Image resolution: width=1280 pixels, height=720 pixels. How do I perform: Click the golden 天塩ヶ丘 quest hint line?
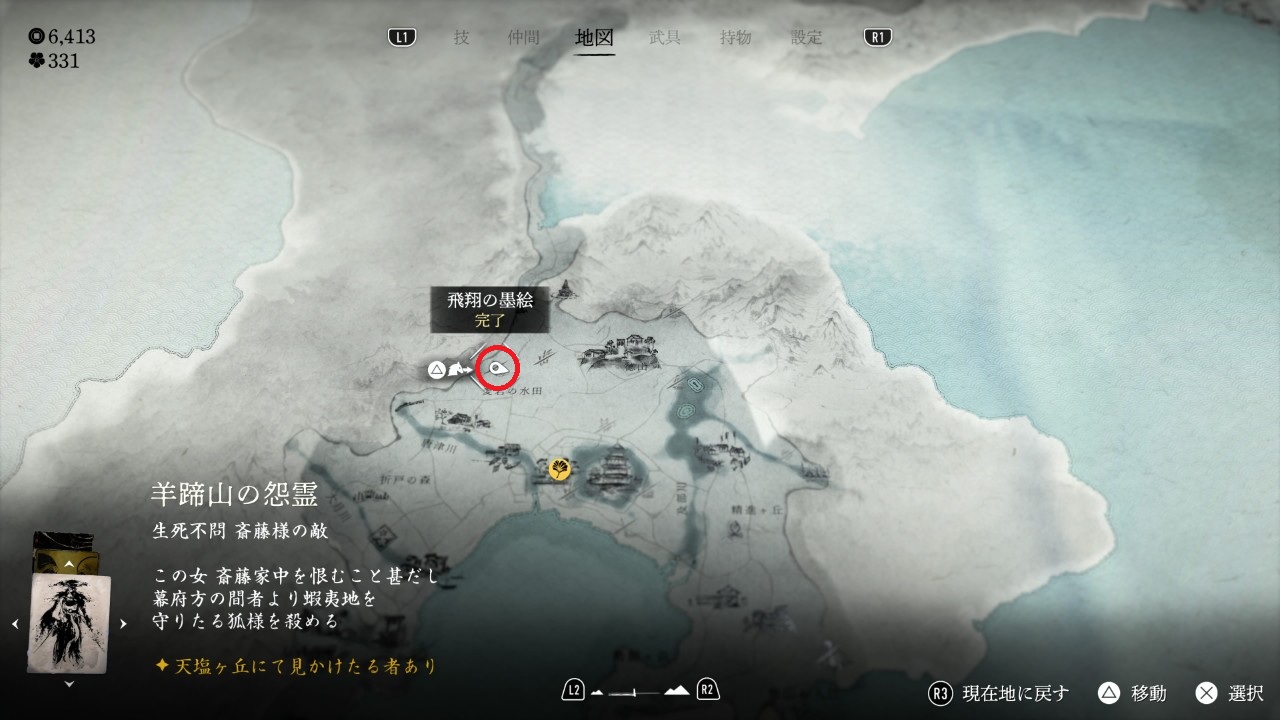296,665
